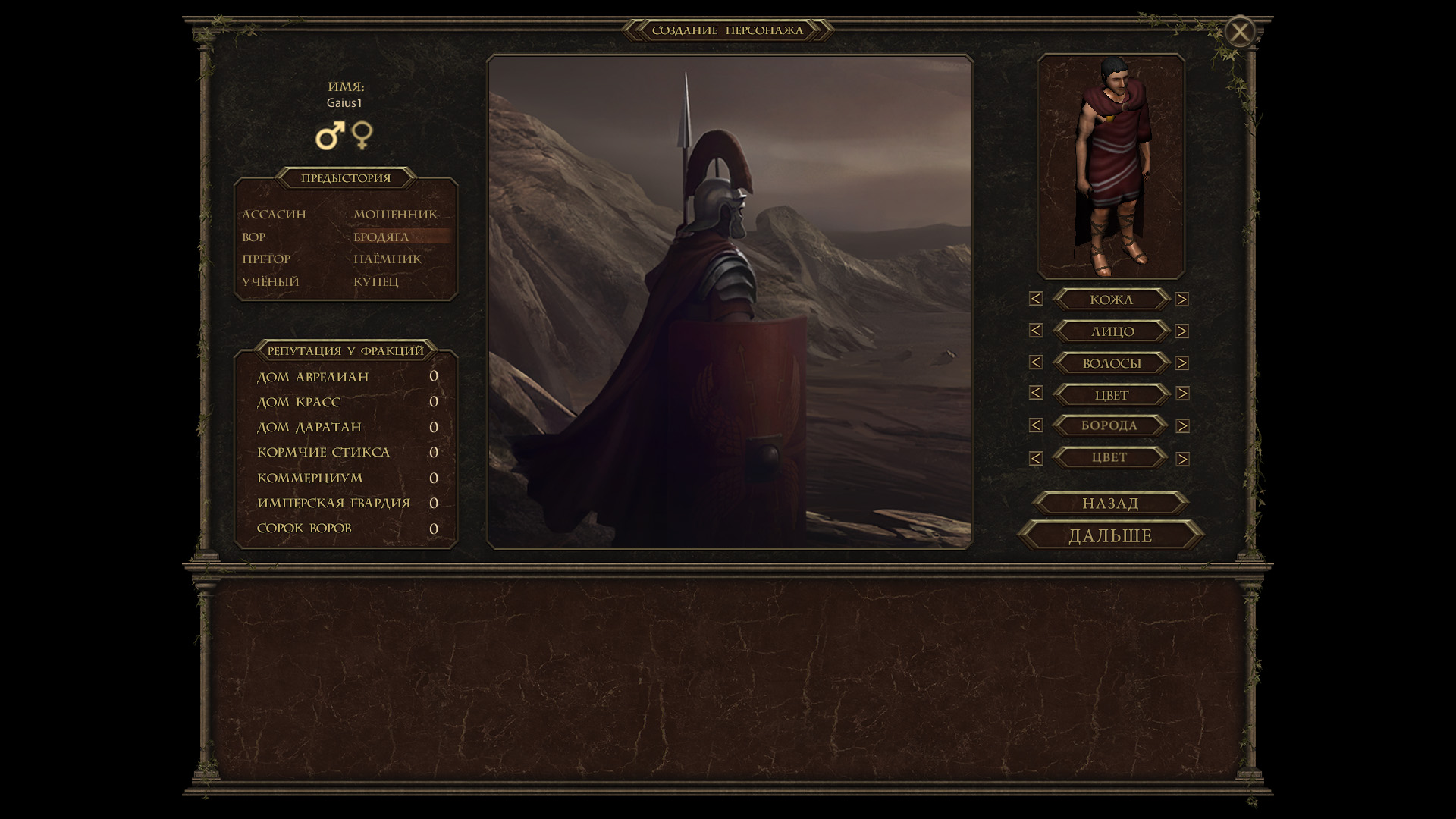Image resolution: width=1456 pixels, height=819 pixels.
Task: Advance Борода beard to next style
Action: click(1182, 426)
